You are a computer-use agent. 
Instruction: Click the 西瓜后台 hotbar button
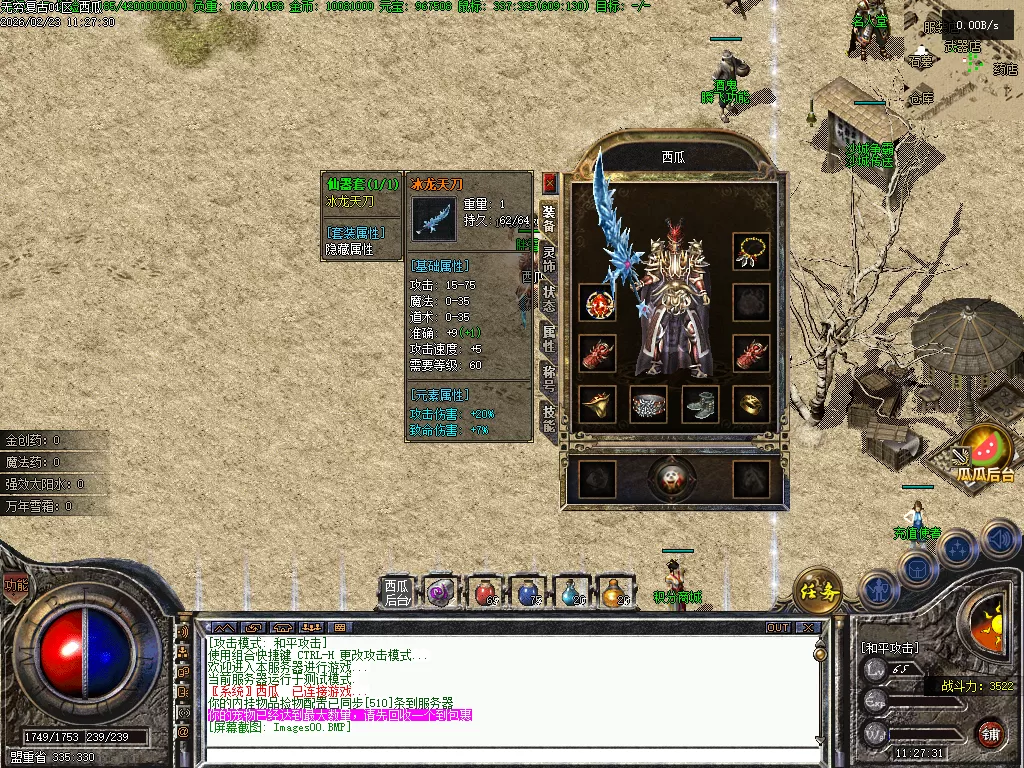397,592
